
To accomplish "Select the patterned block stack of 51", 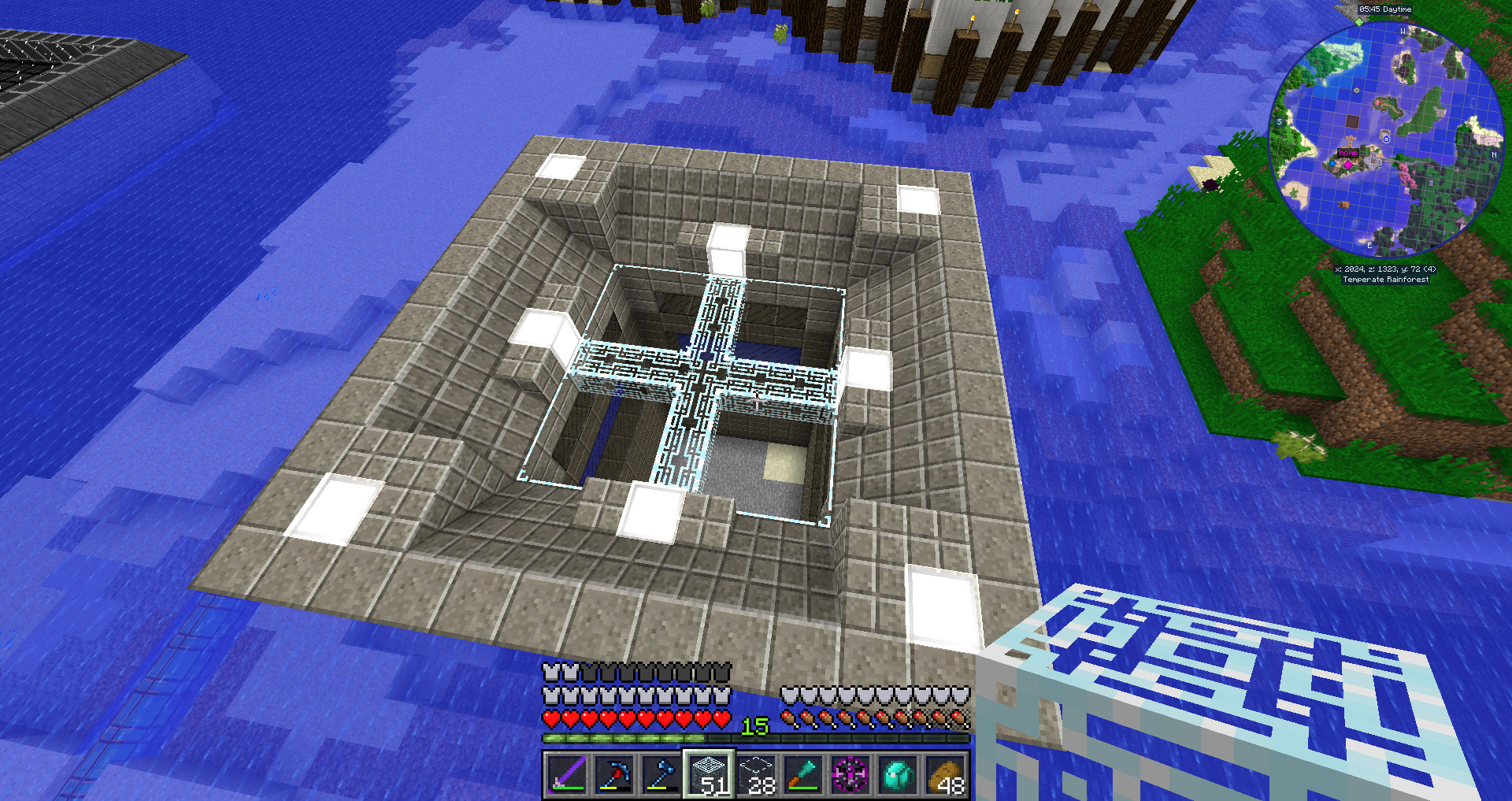I will (x=709, y=774).
